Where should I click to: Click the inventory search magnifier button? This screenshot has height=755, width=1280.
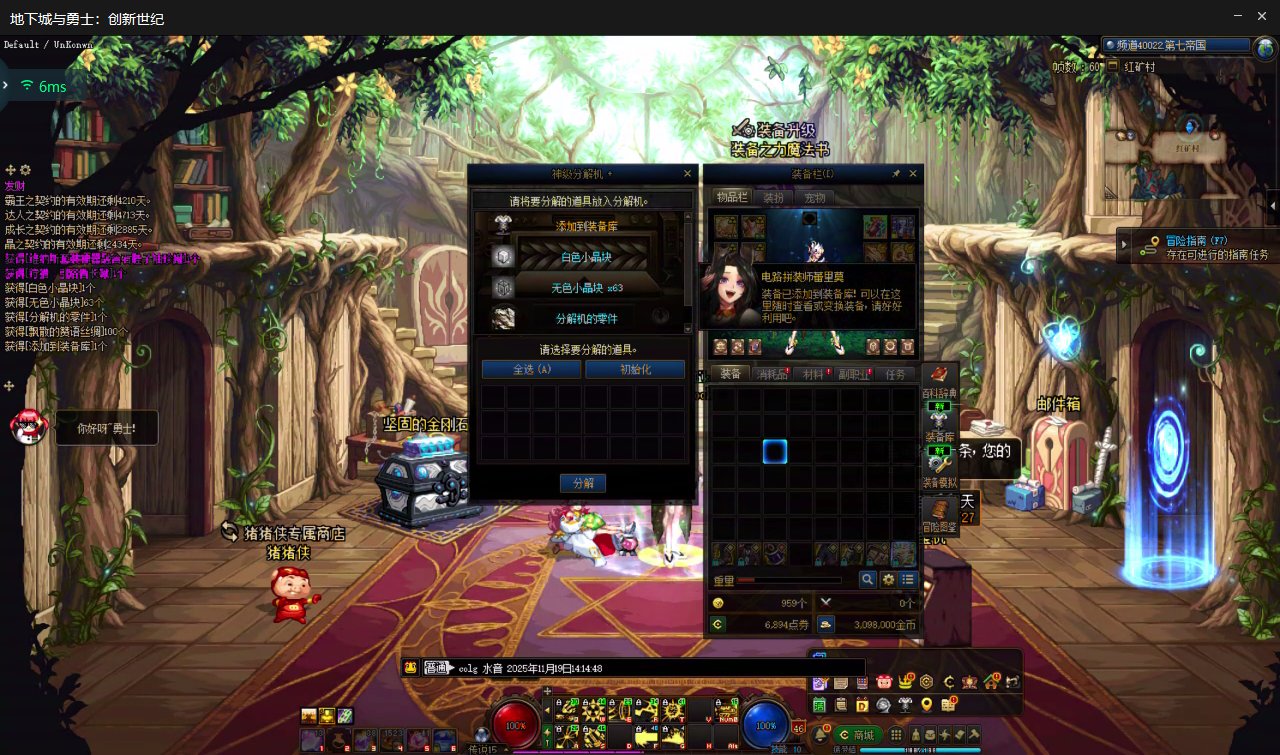click(868, 579)
